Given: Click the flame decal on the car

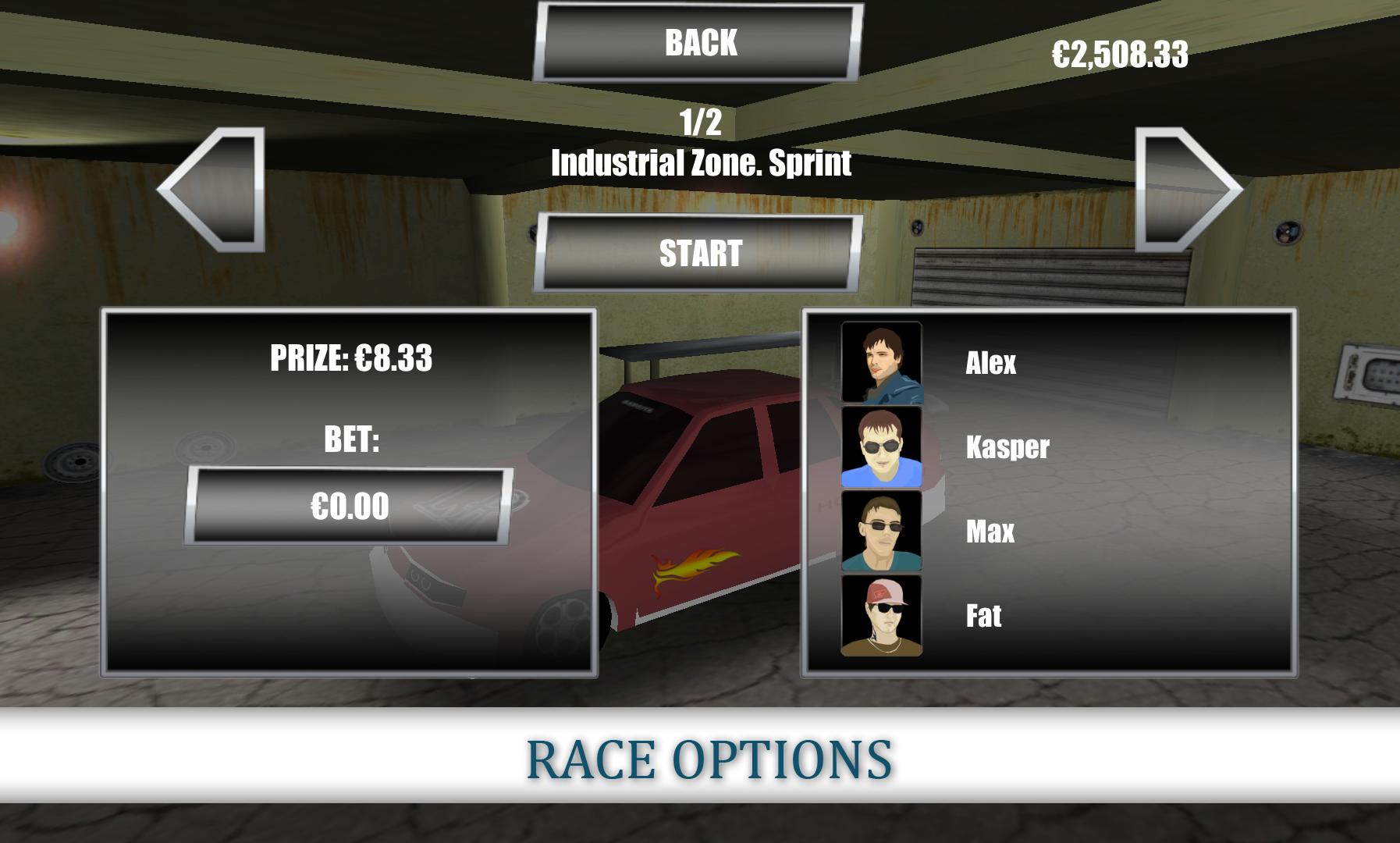Looking at the screenshot, I should (x=693, y=567).
